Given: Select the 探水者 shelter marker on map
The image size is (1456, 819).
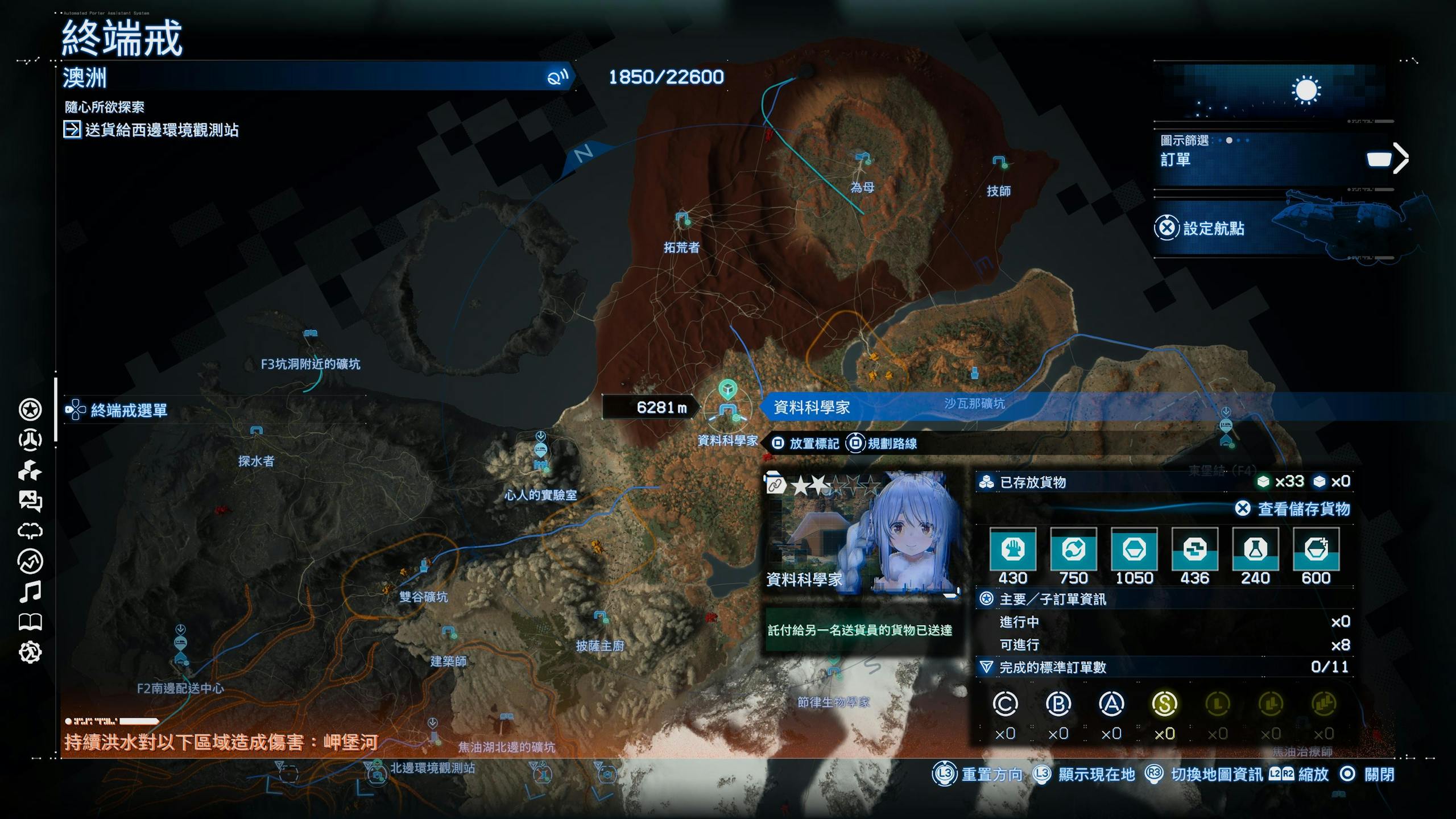Looking at the screenshot, I should coord(257,432).
